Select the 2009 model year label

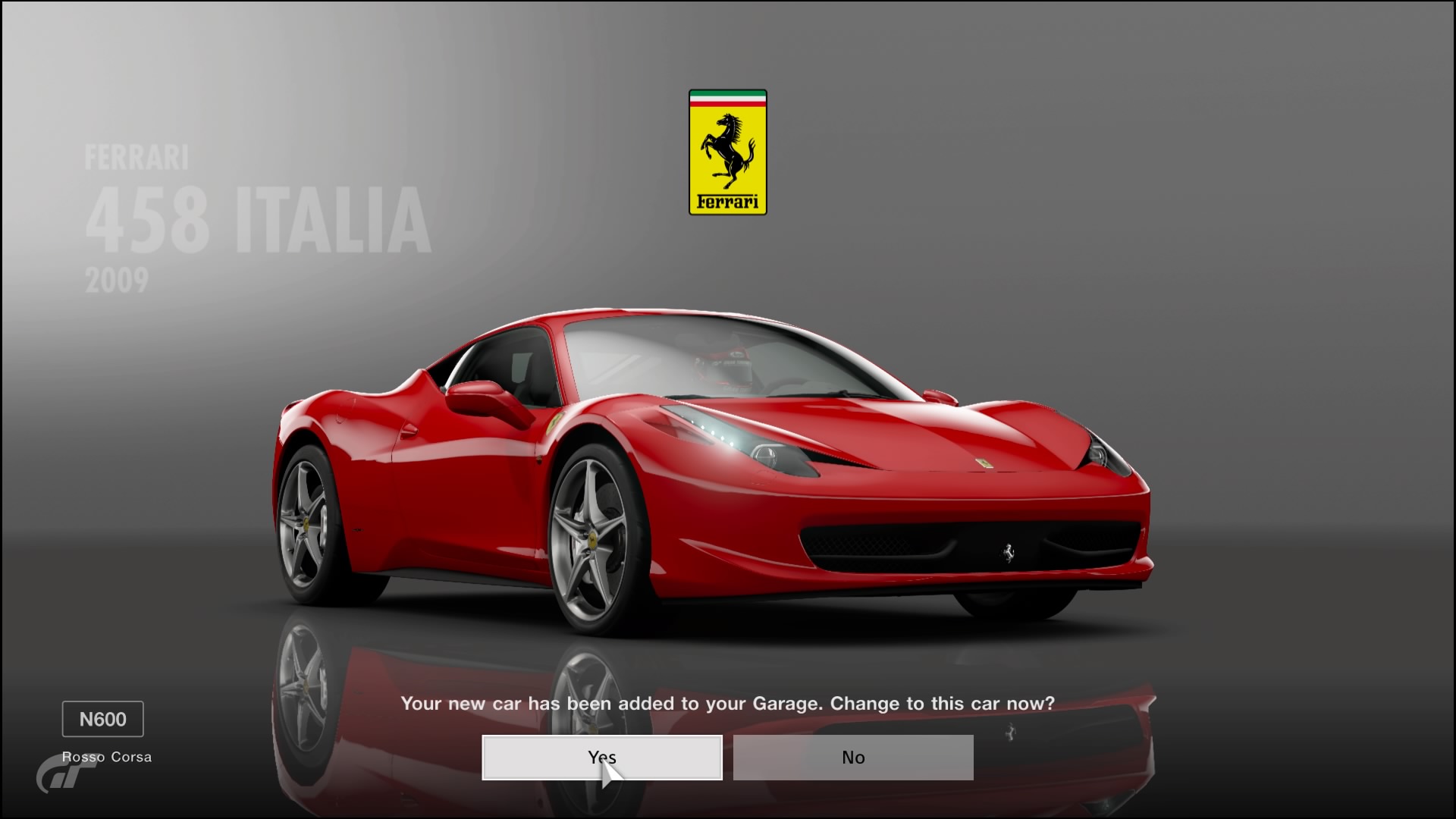[118, 281]
